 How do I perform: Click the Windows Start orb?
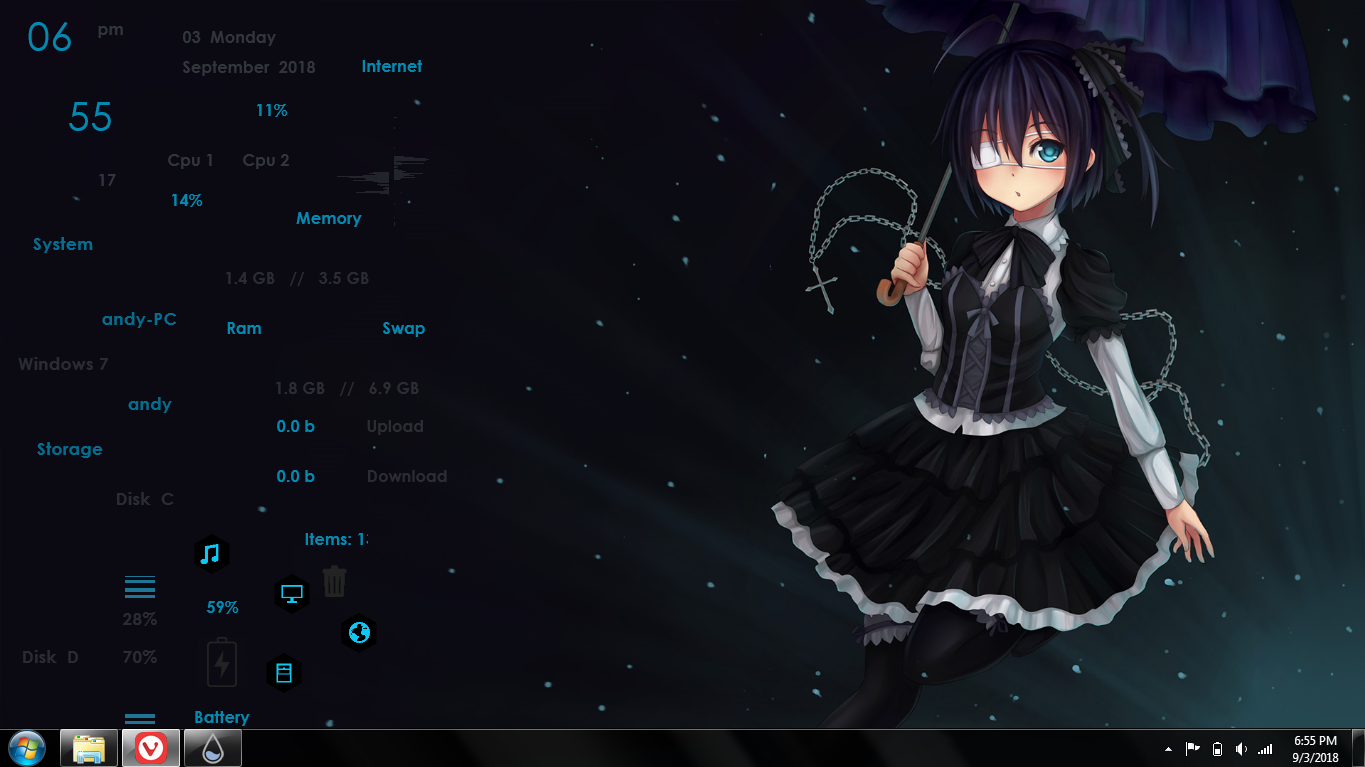coord(26,747)
